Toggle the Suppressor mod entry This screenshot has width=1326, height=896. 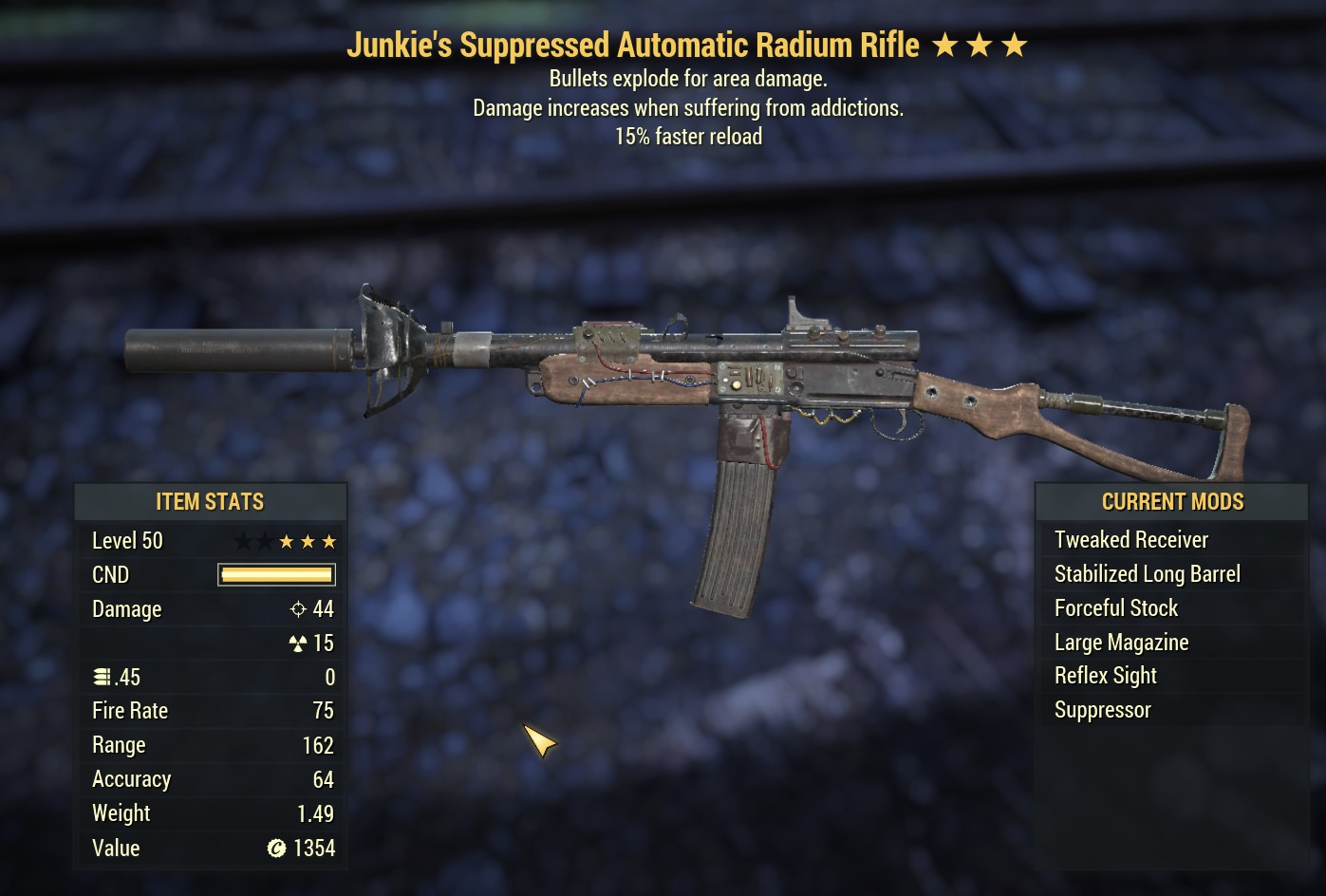point(1102,709)
